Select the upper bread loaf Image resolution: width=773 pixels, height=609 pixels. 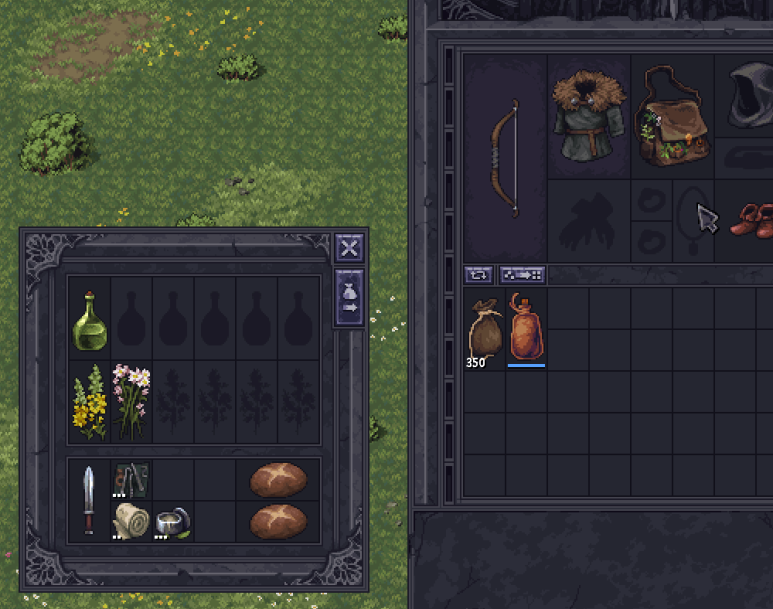click(x=277, y=480)
